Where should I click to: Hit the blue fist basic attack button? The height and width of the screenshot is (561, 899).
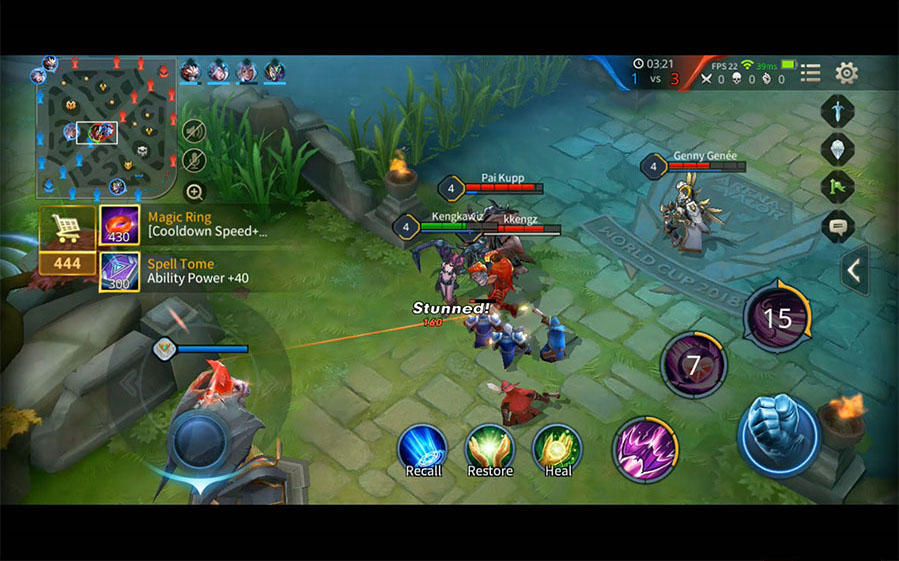tap(779, 434)
